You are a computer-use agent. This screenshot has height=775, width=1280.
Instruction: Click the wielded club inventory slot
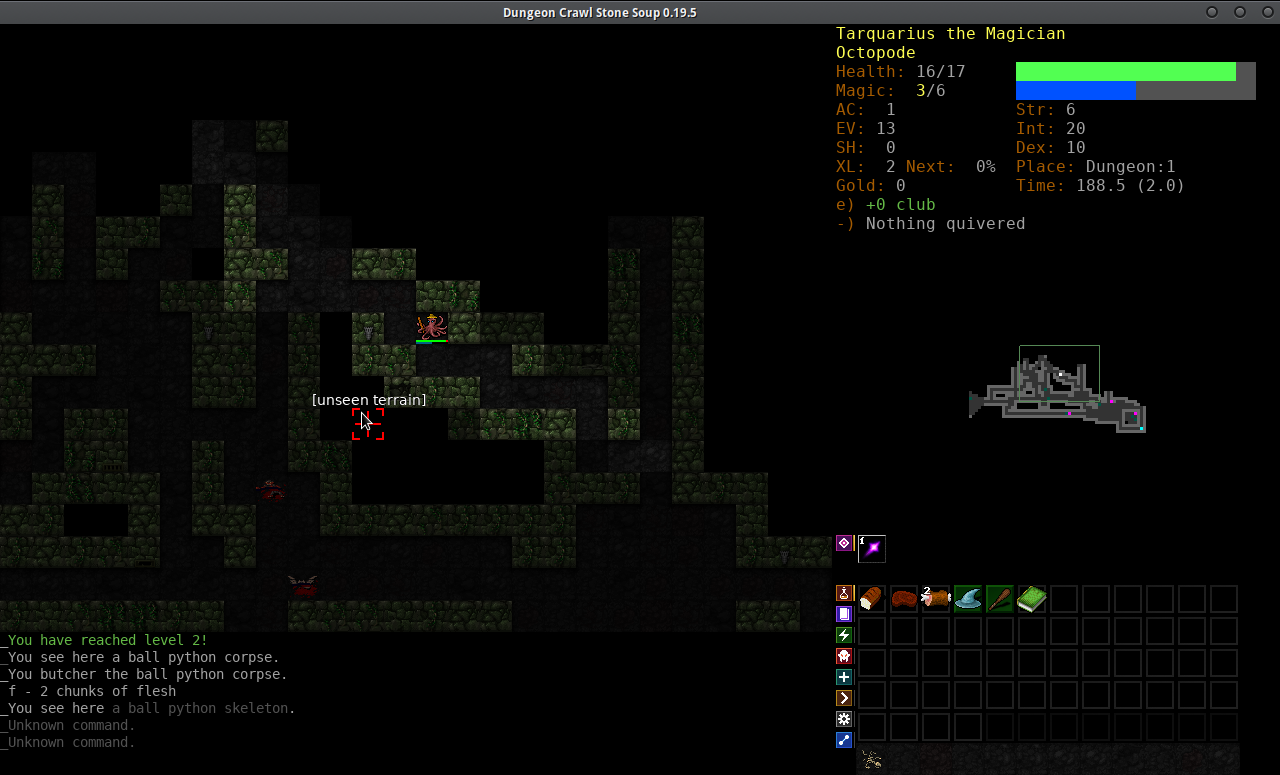click(1000, 599)
